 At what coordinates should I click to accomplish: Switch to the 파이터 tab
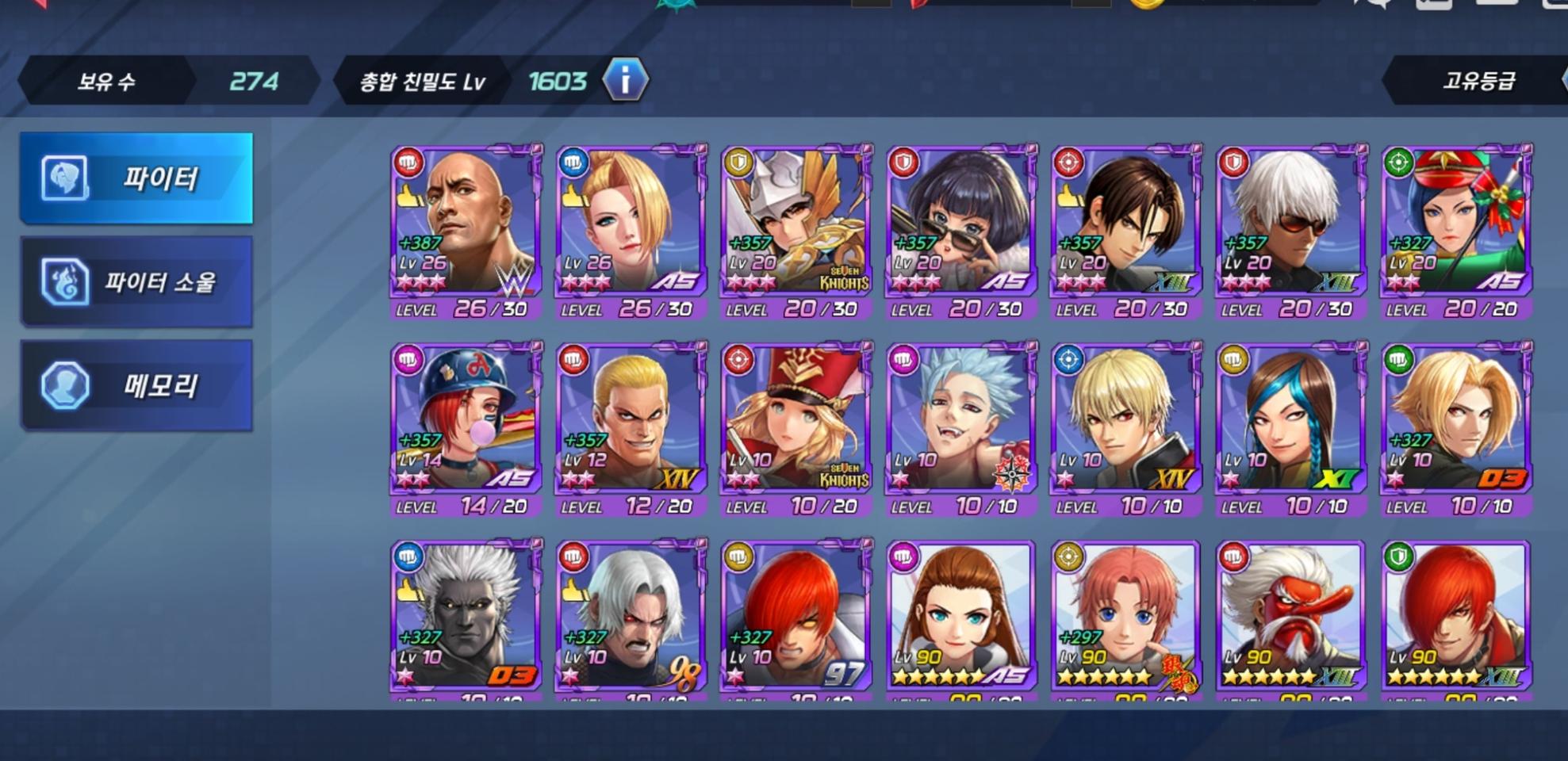coord(136,178)
